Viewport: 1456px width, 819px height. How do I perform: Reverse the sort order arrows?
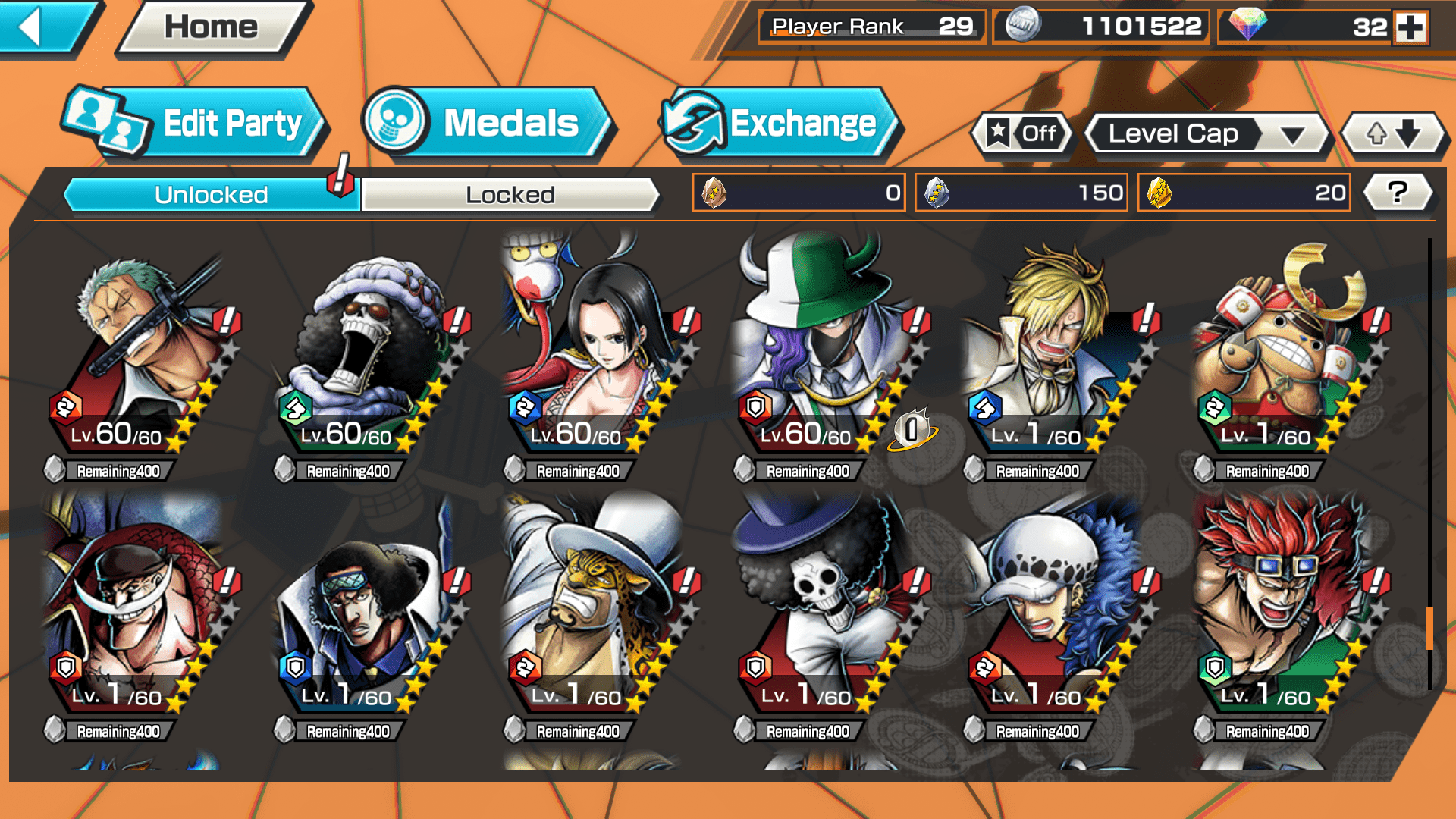(1393, 134)
